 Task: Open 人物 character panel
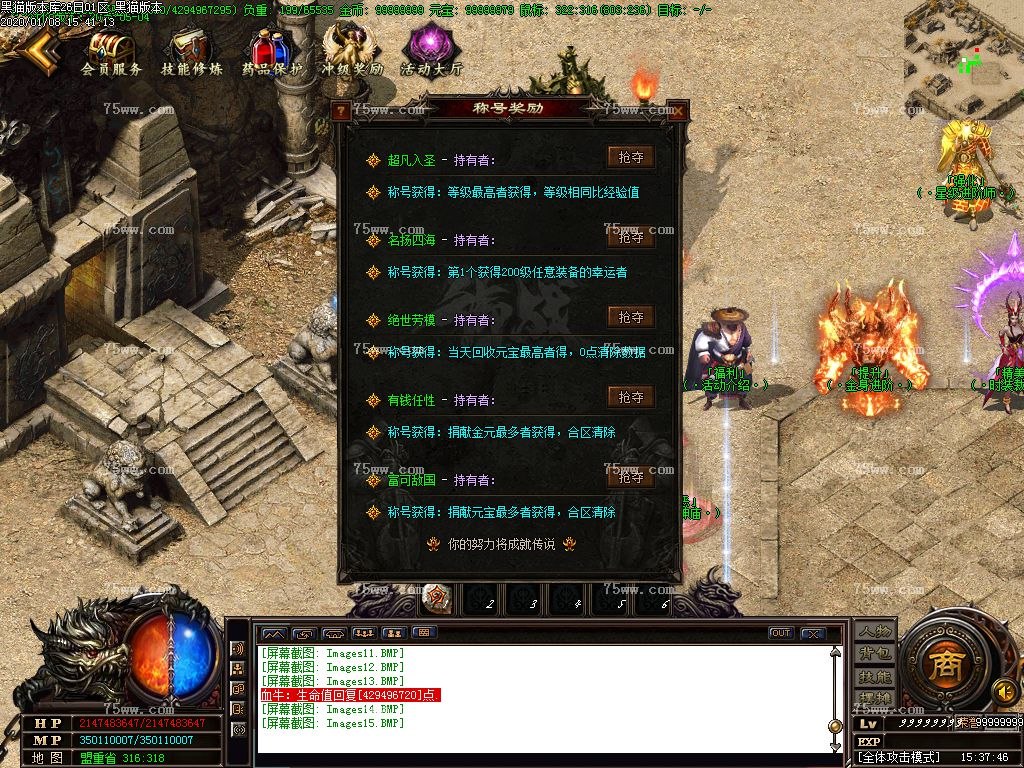(x=875, y=632)
